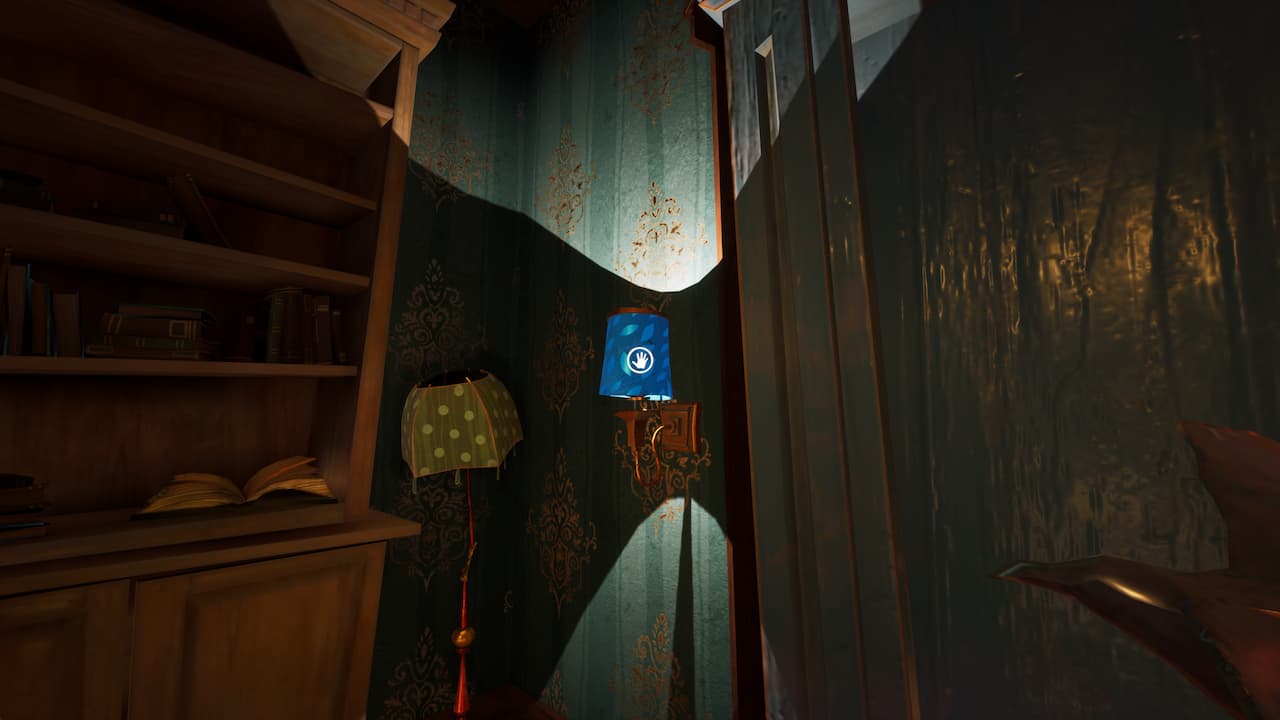Viewport: 1280px width, 720px height.
Task: Click the hand interaction icon on the lamp
Action: pos(638,360)
